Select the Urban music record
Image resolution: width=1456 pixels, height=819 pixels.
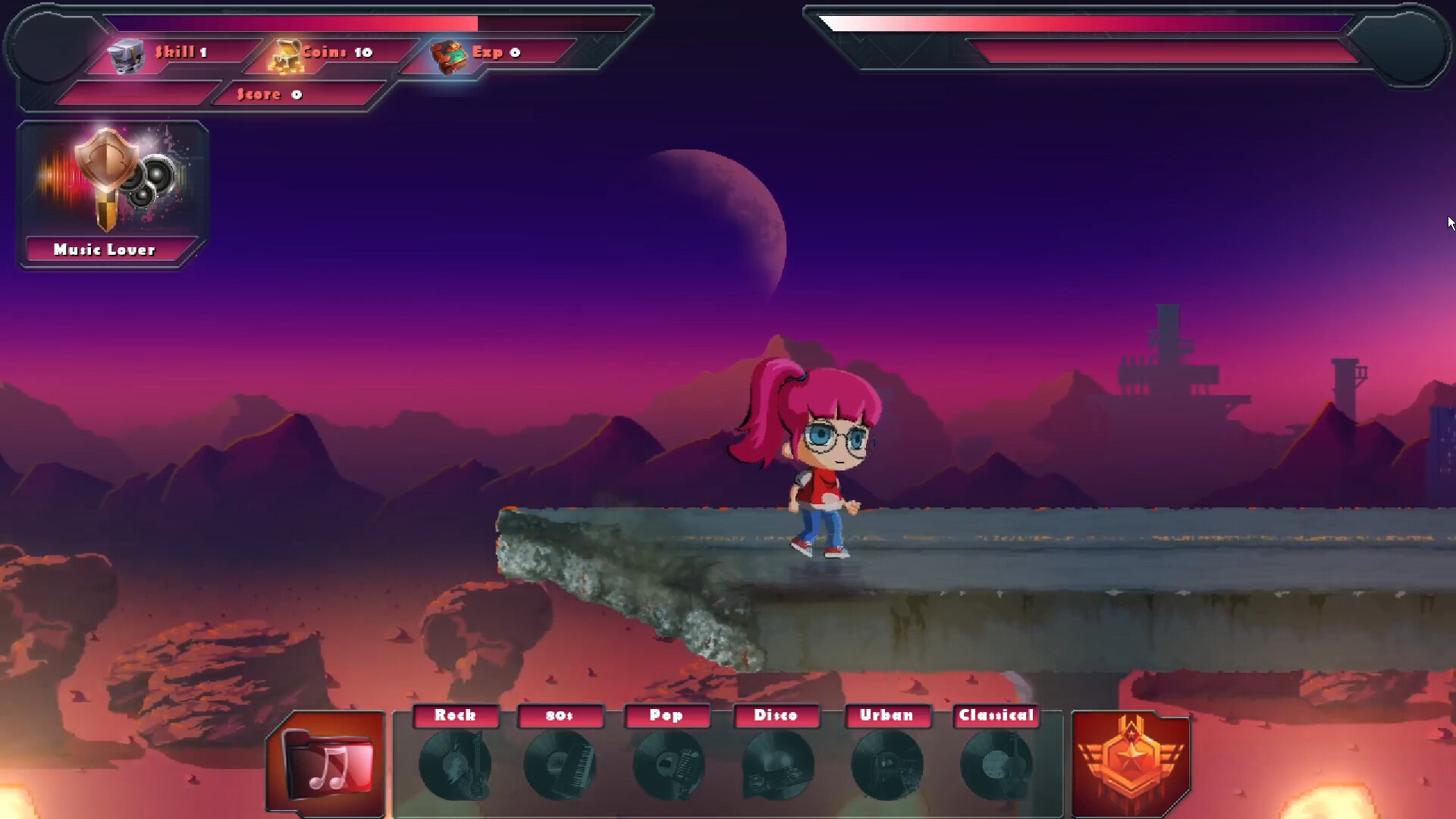[886, 764]
